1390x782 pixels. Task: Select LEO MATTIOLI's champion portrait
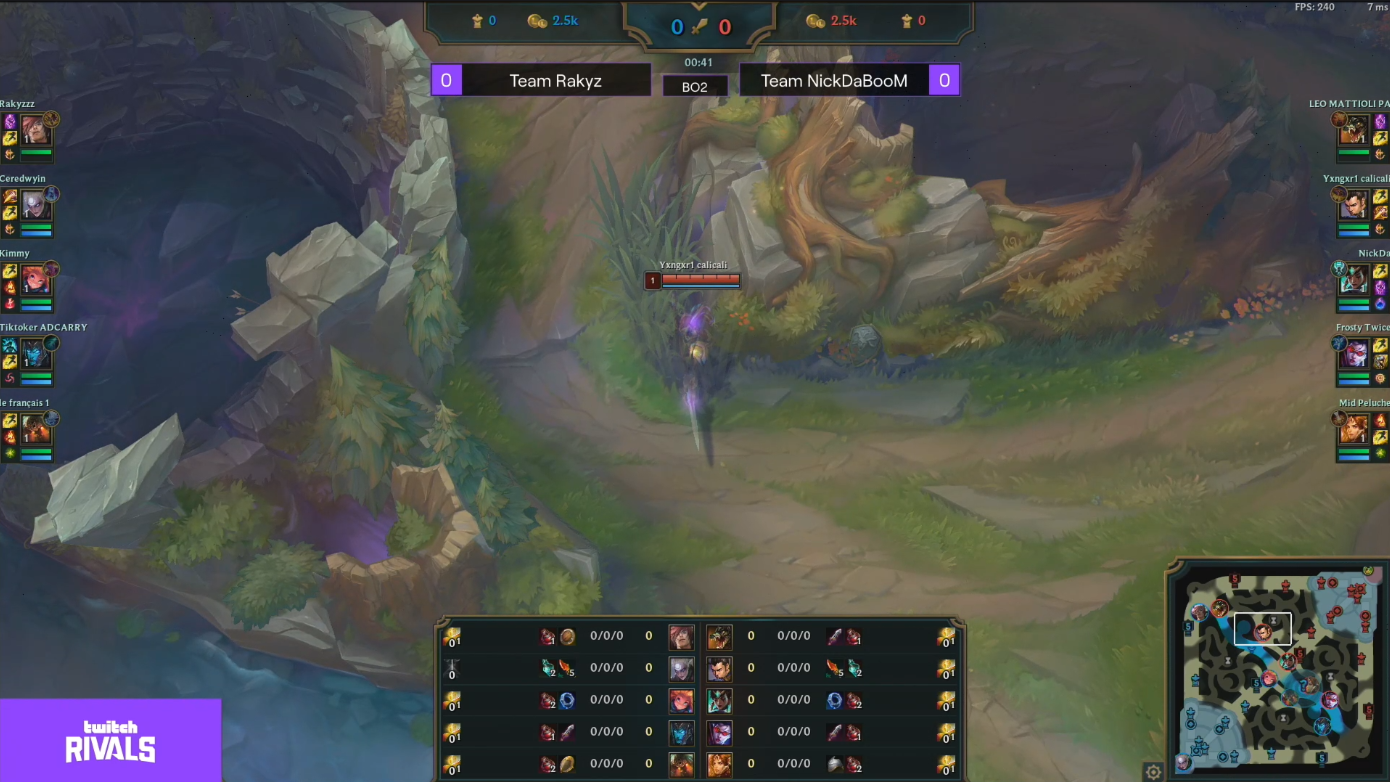1354,130
